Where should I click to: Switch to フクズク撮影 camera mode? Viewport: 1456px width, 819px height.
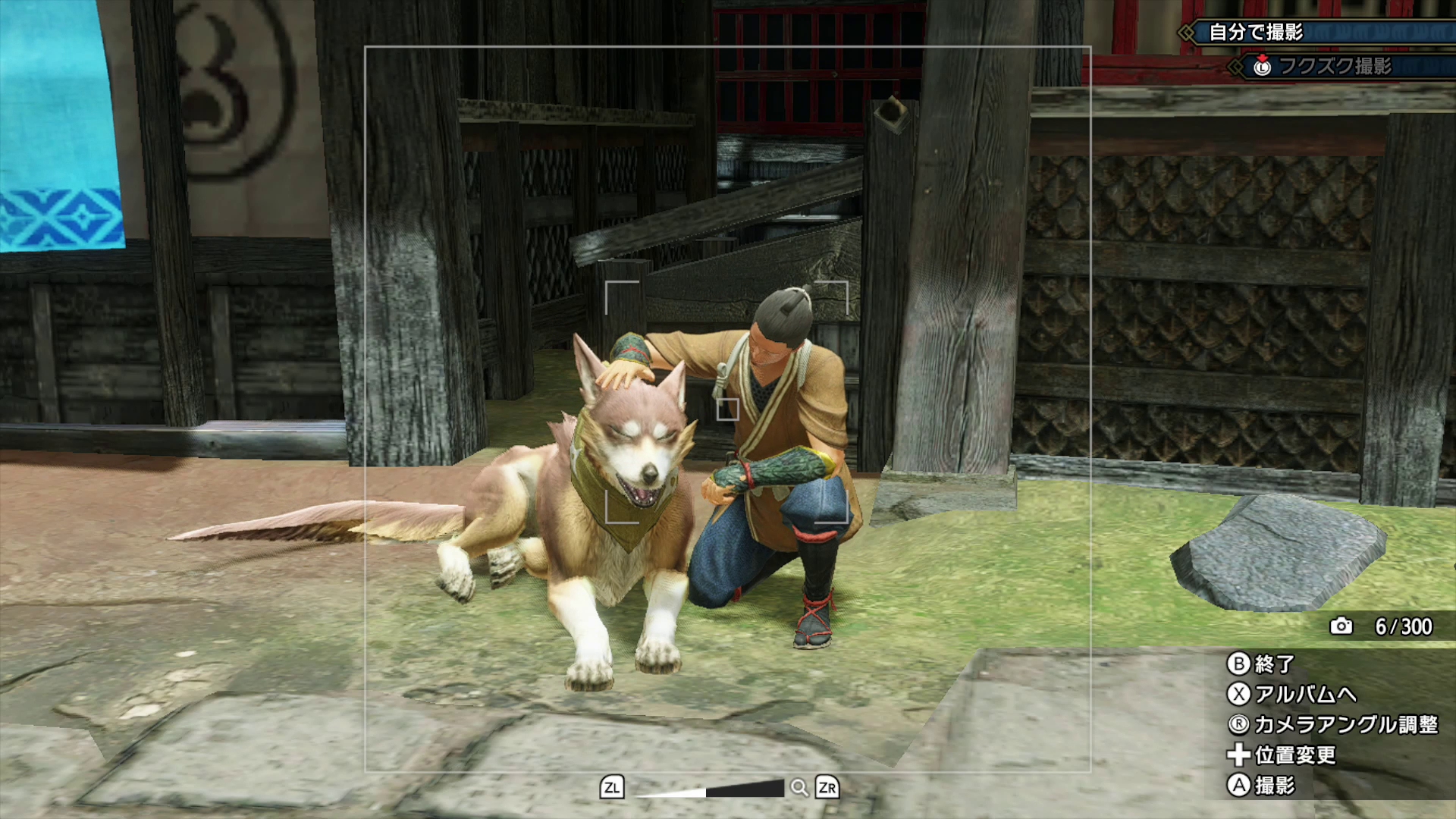[x=1335, y=66]
